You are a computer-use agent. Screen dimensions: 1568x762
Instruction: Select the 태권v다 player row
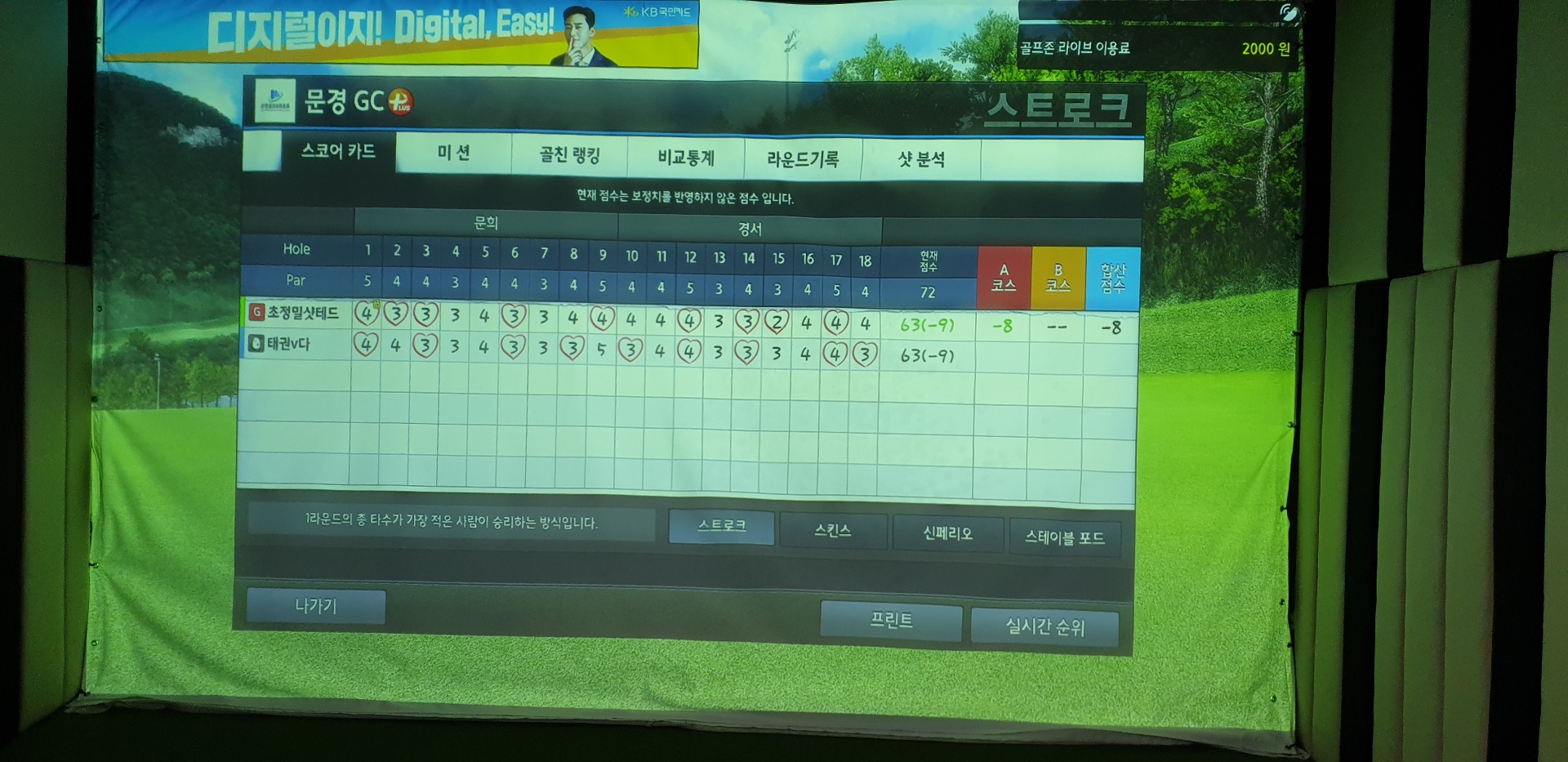(x=288, y=344)
